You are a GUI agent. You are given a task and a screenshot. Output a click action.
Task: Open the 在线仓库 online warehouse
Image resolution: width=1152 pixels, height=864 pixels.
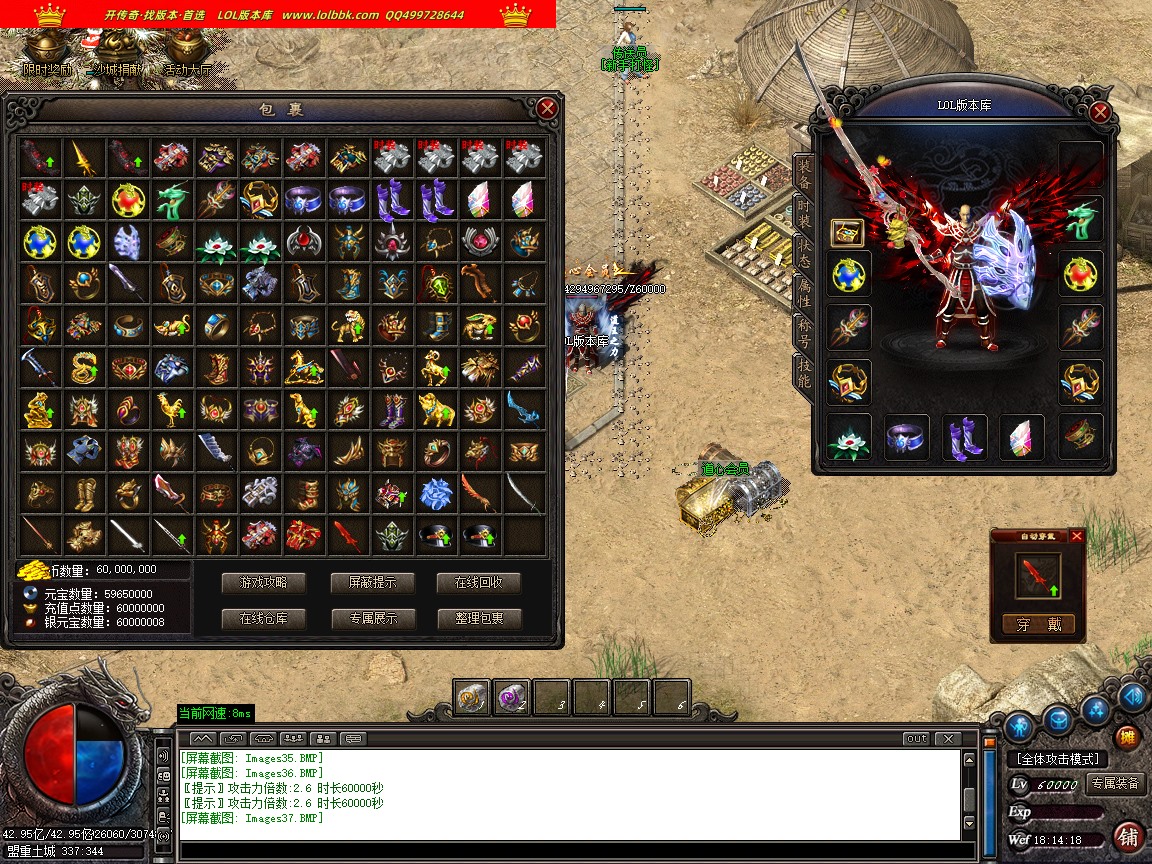tap(263, 619)
